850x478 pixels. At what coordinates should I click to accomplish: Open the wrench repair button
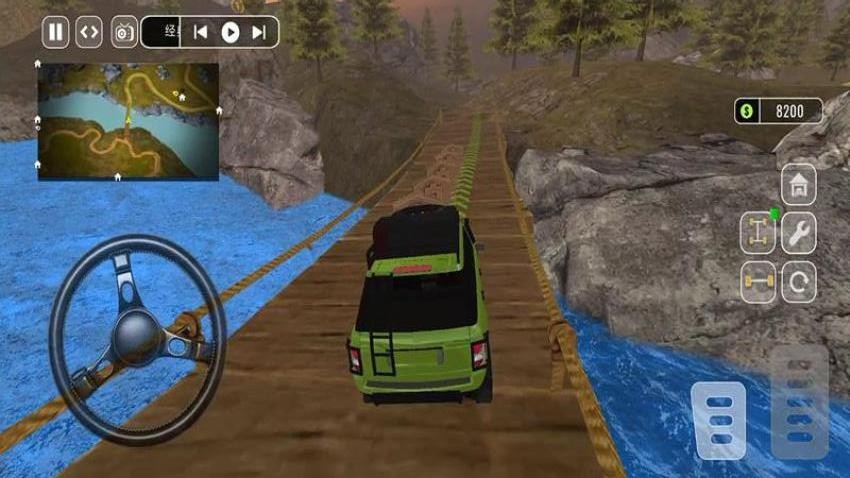[x=798, y=233]
